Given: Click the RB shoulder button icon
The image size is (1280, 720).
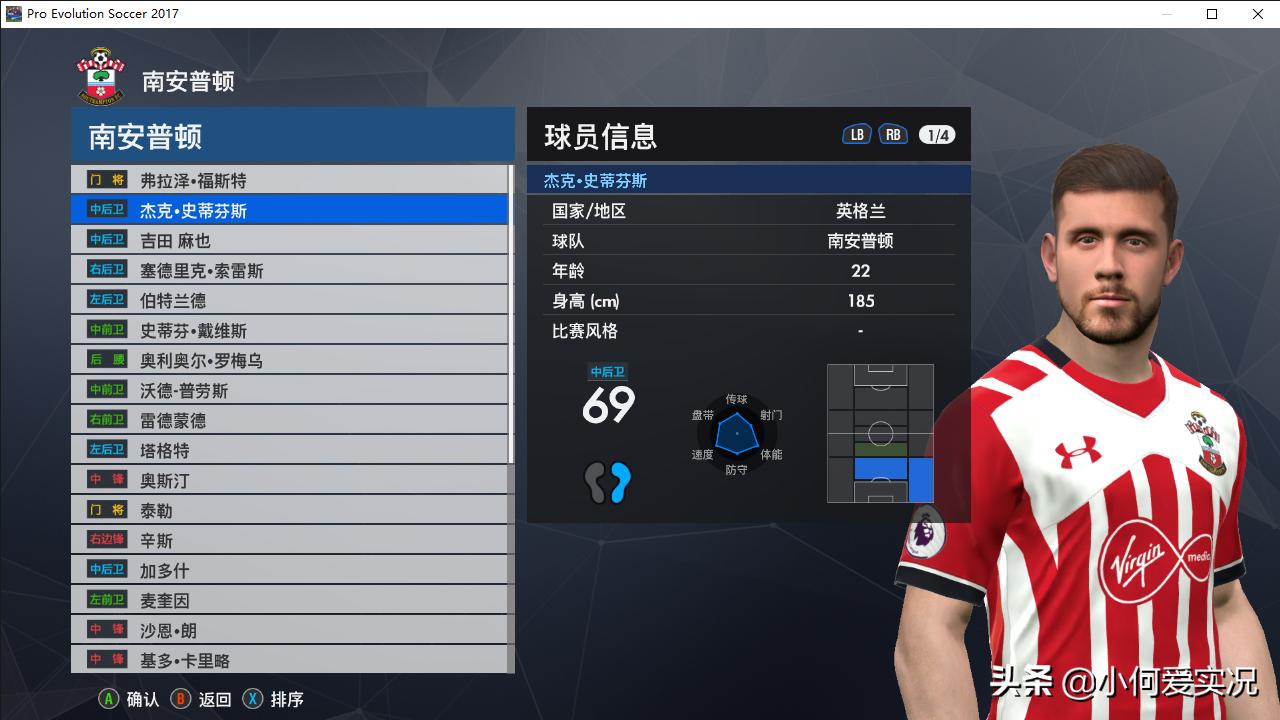Looking at the screenshot, I should point(893,132).
